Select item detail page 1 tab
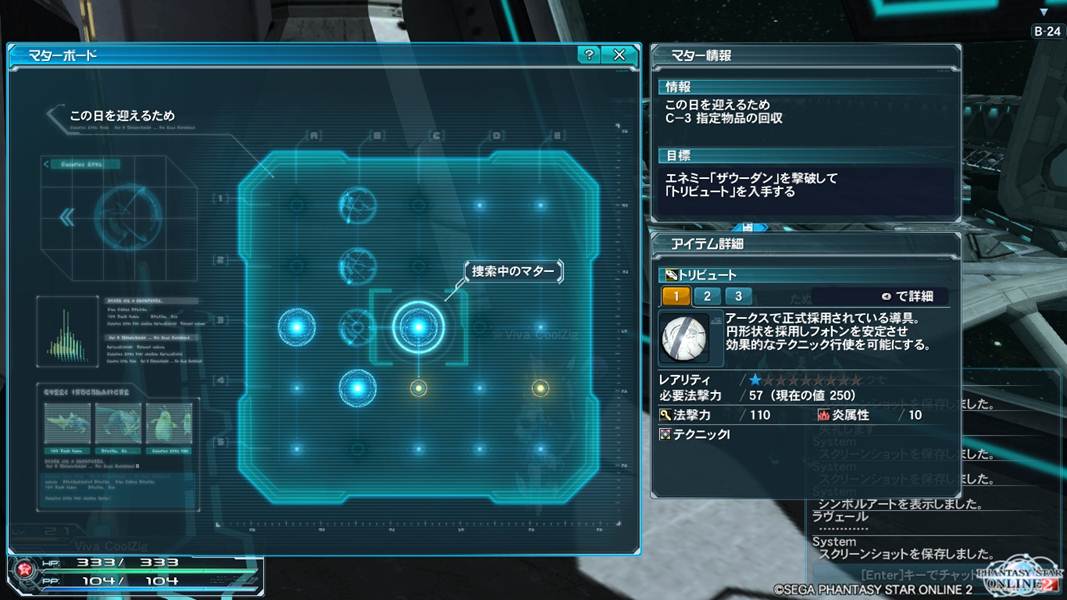The image size is (1067, 600). (x=676, y=296)
